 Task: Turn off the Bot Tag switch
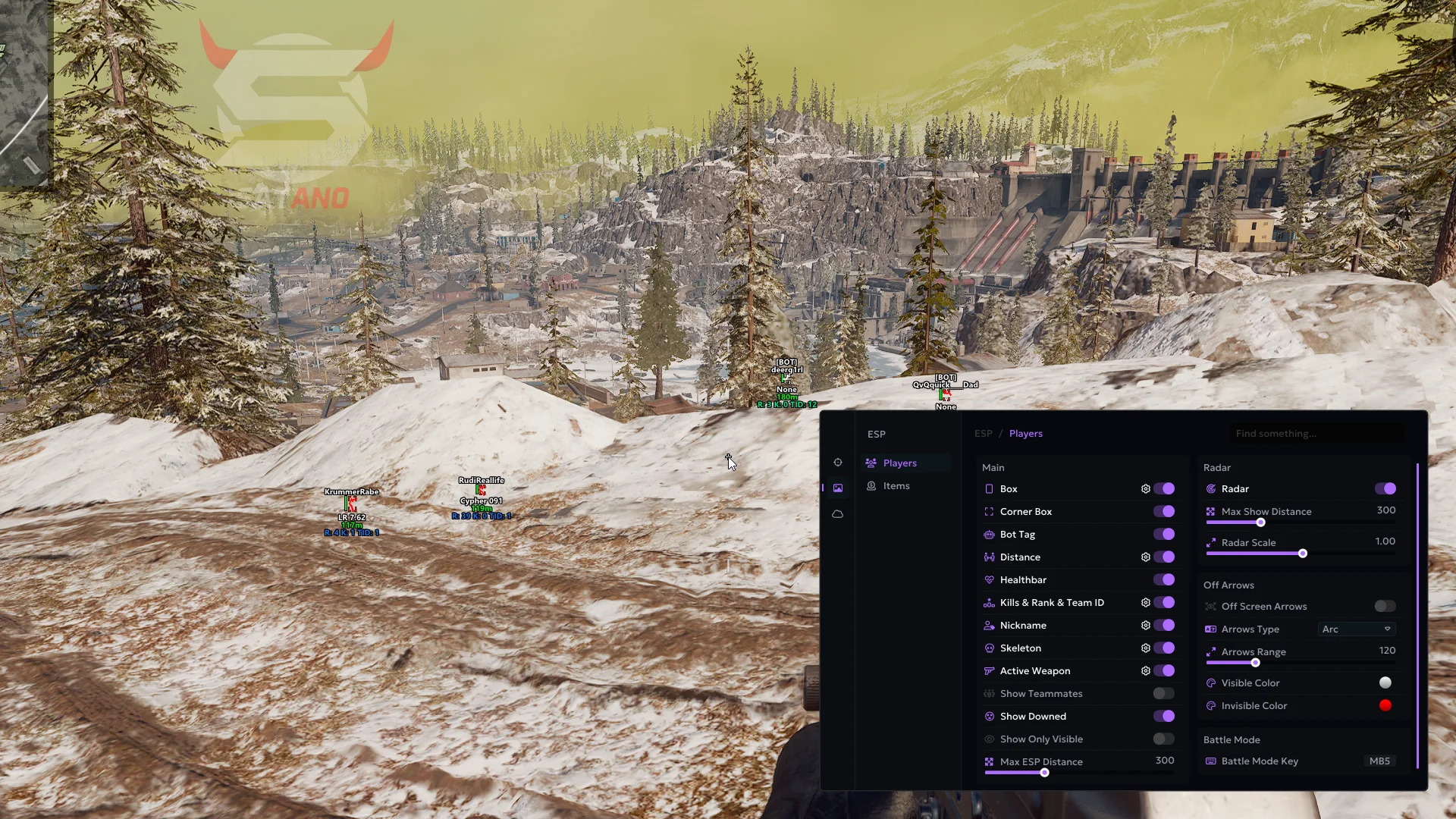click(x=1164, y=535)
